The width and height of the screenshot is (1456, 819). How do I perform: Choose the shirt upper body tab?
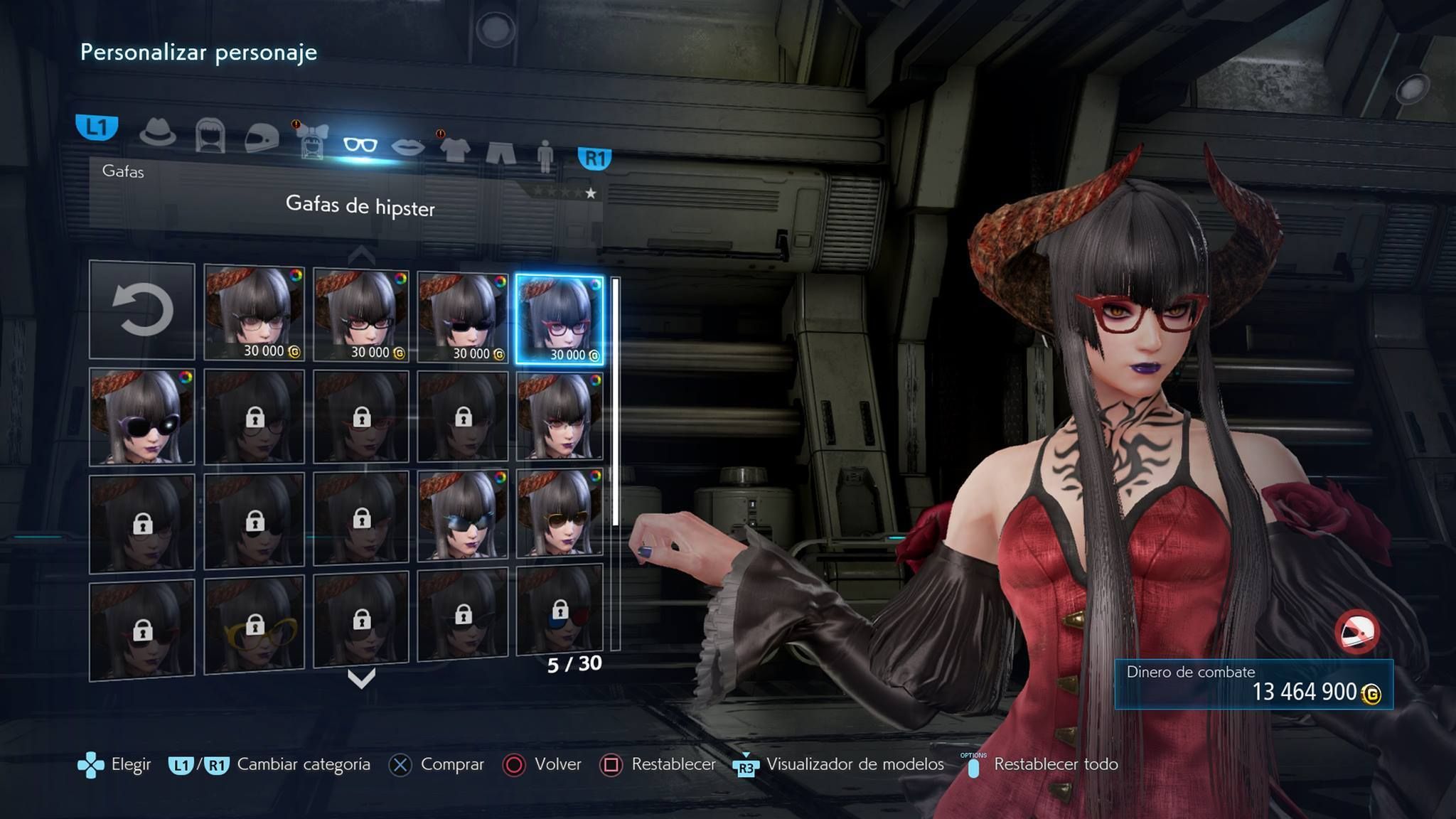(x=455, y=149)
